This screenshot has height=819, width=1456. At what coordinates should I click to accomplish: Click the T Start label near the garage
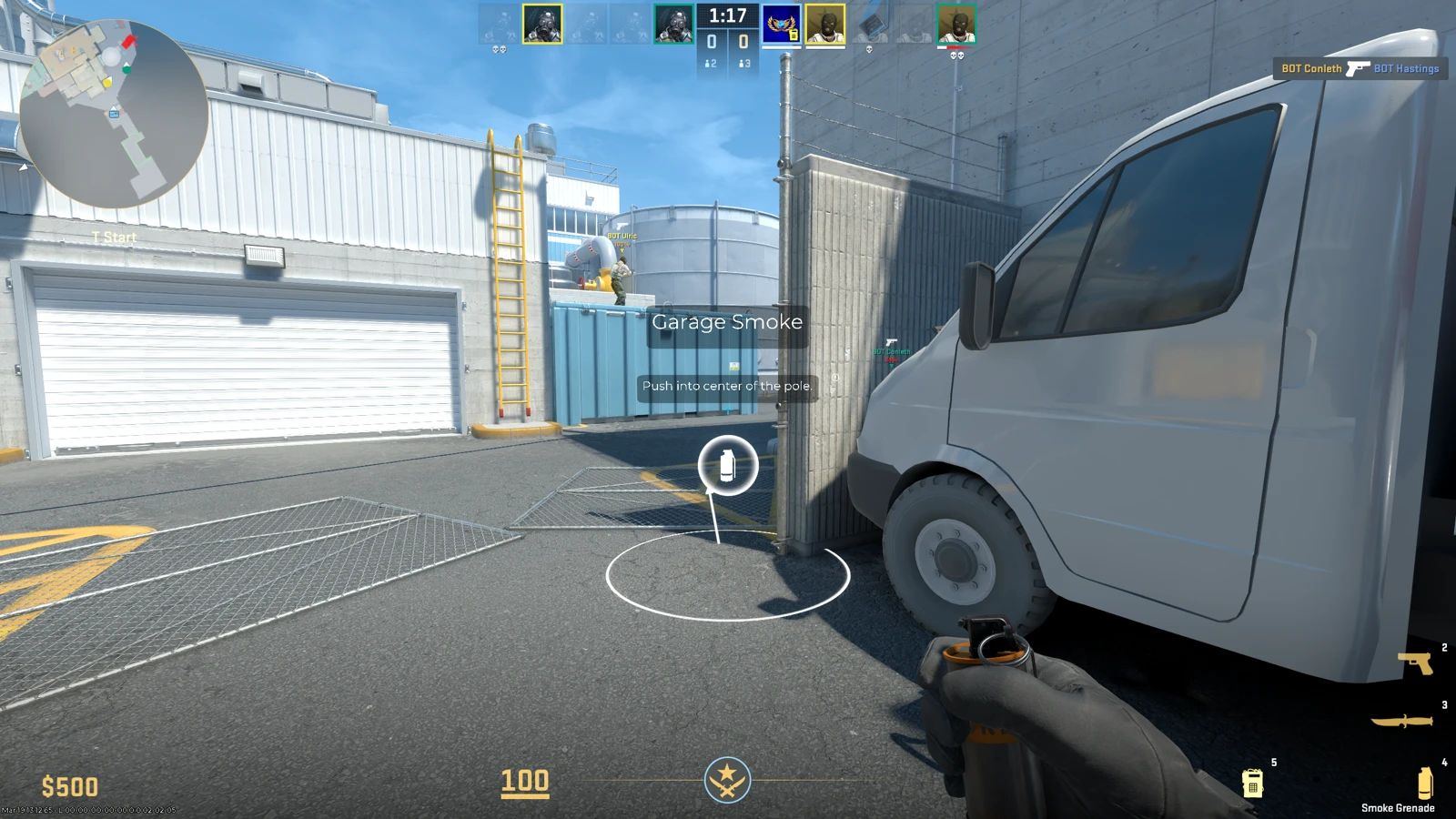click(113, 237)
